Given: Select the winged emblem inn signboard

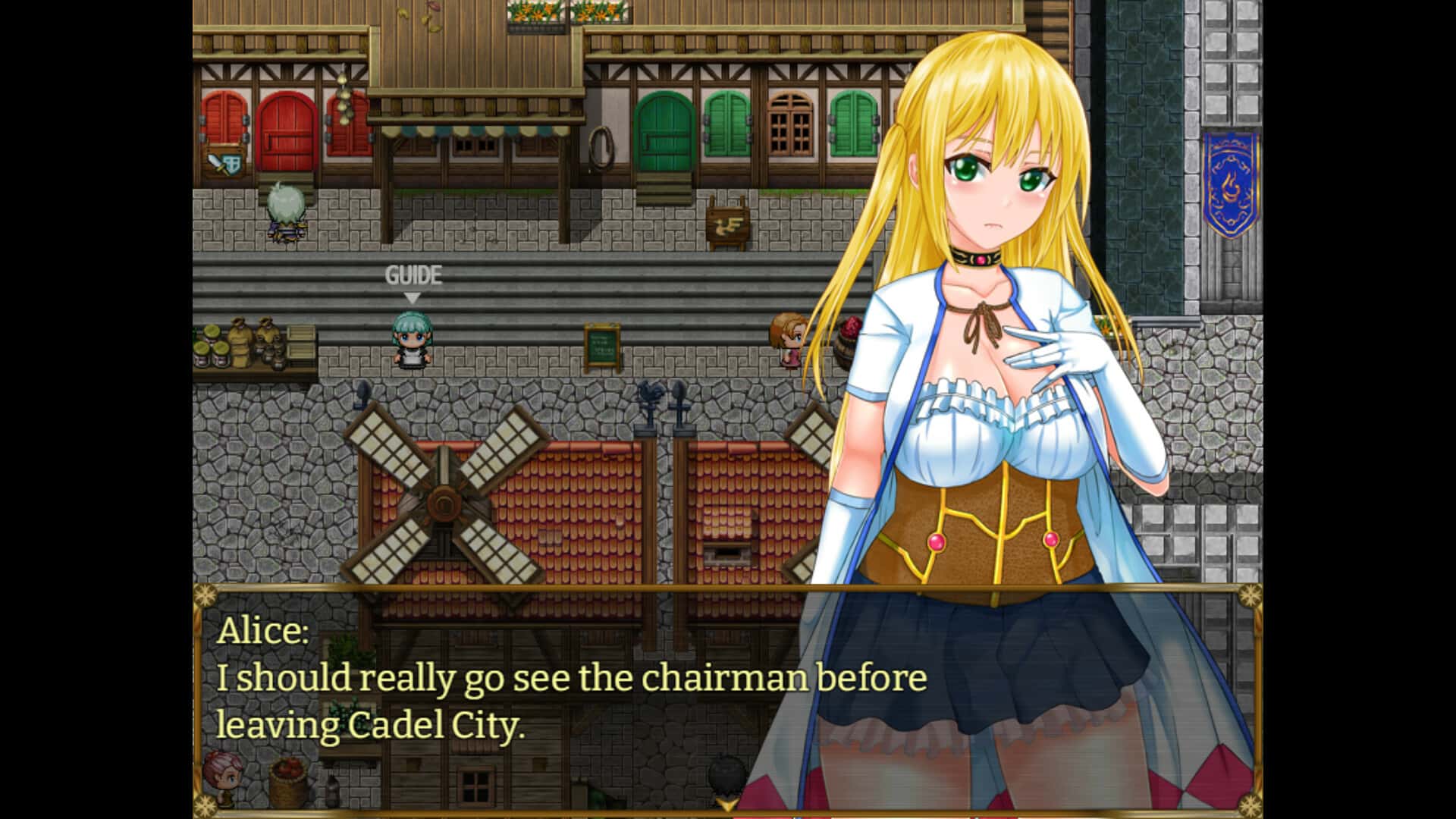Looking at the screenshot, I should pos(726,221).
